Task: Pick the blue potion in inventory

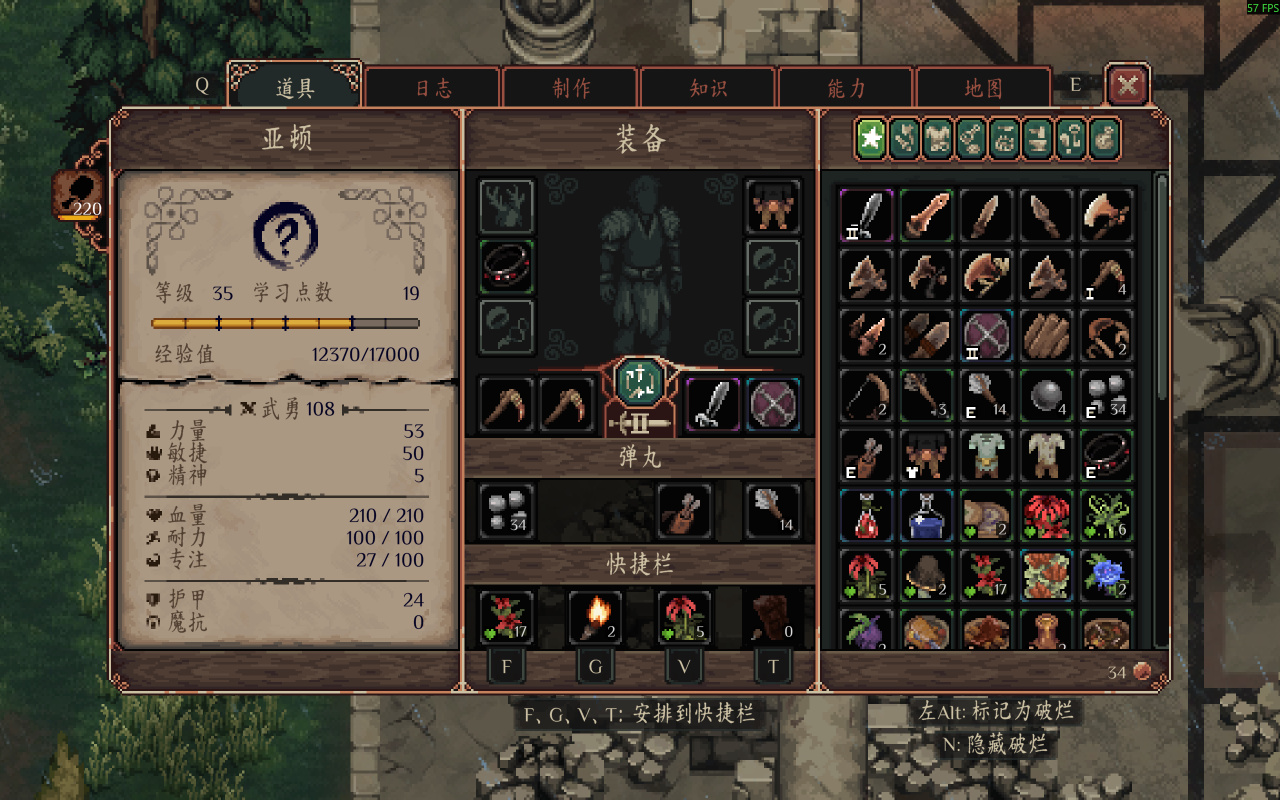Action: [x=926, y=514]
